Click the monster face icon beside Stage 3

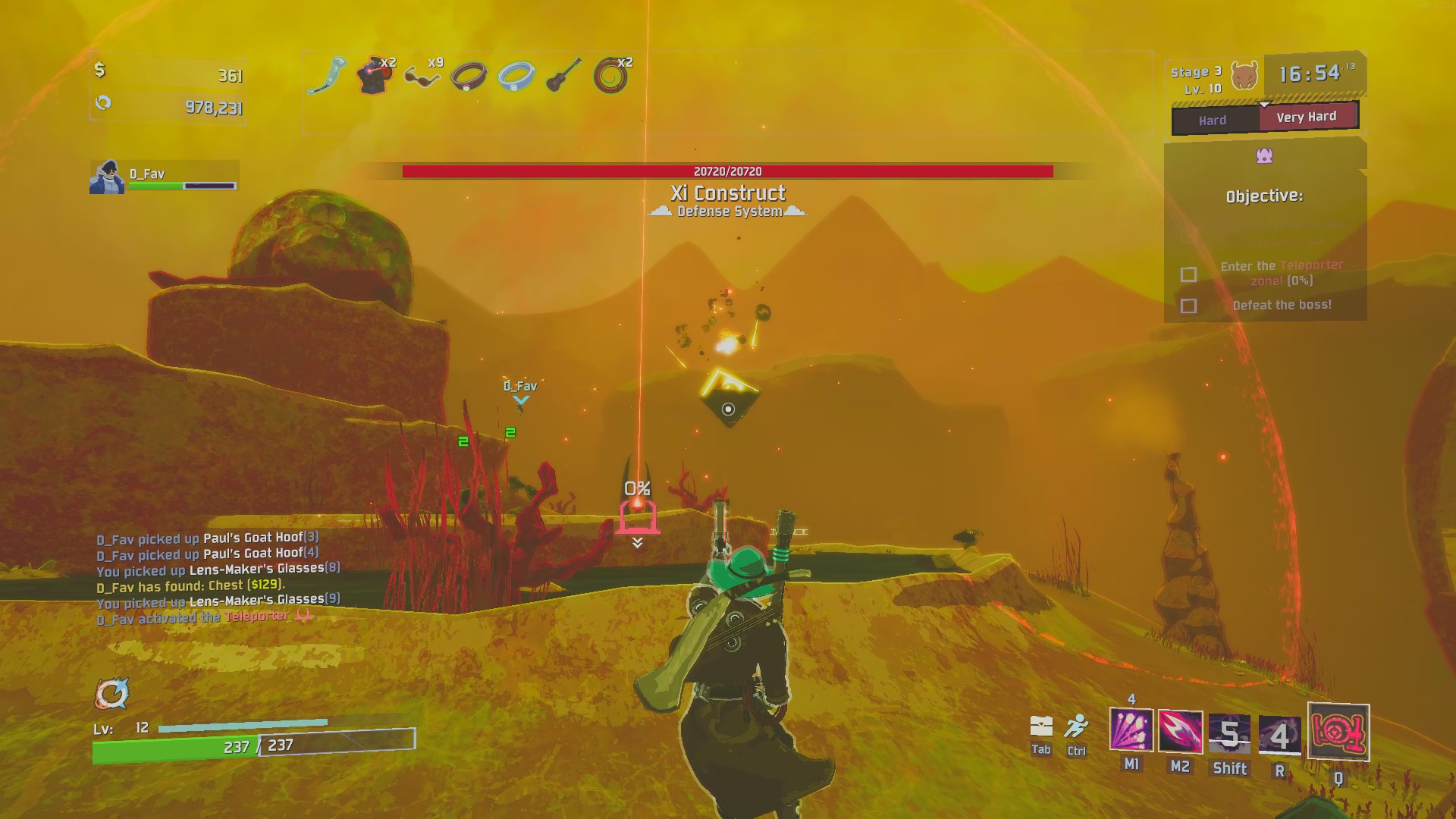coord(1244,76)
